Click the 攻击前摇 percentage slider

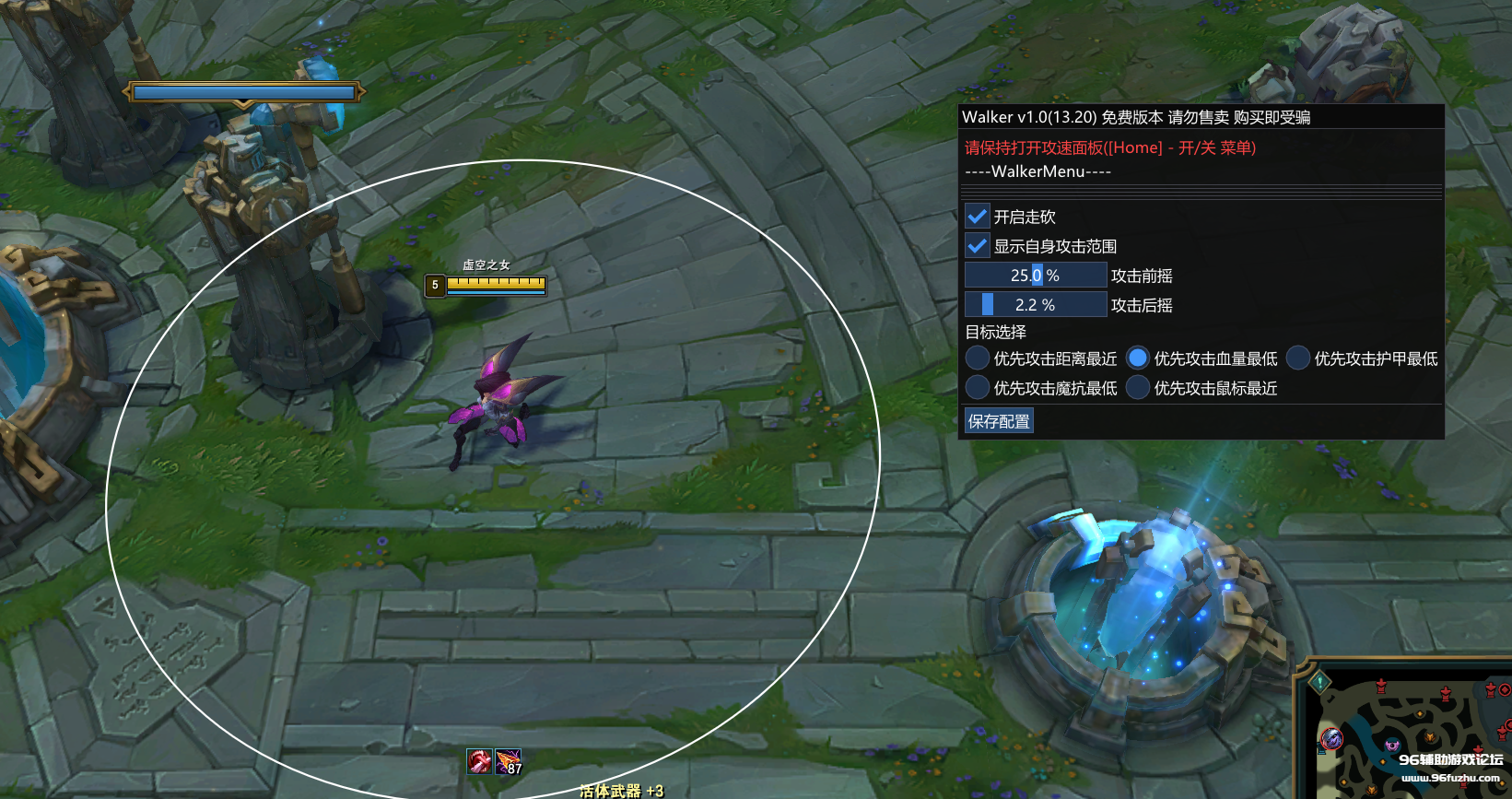(x=1036, y=276)
